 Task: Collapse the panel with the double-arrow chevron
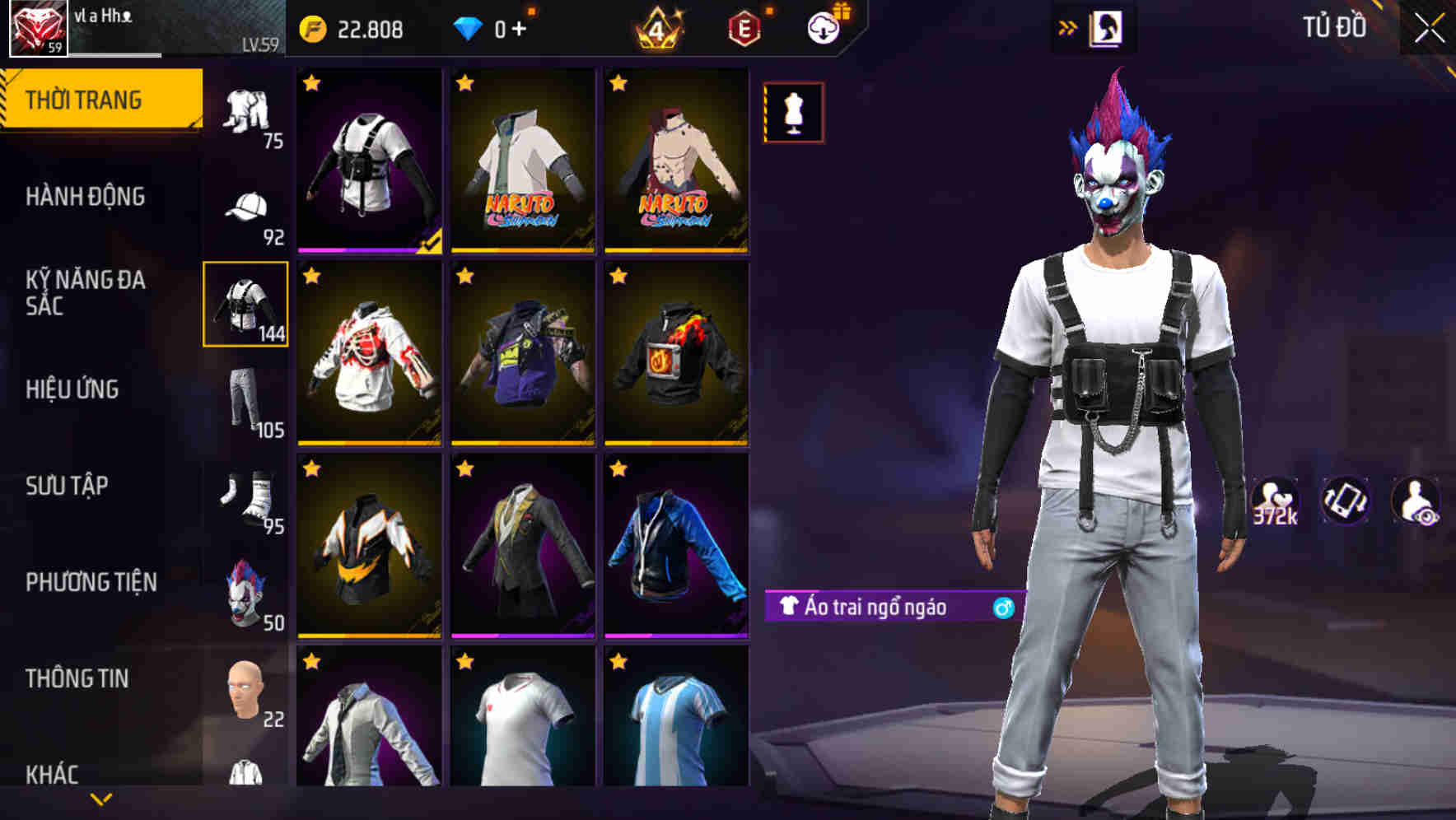point(1068,26)
